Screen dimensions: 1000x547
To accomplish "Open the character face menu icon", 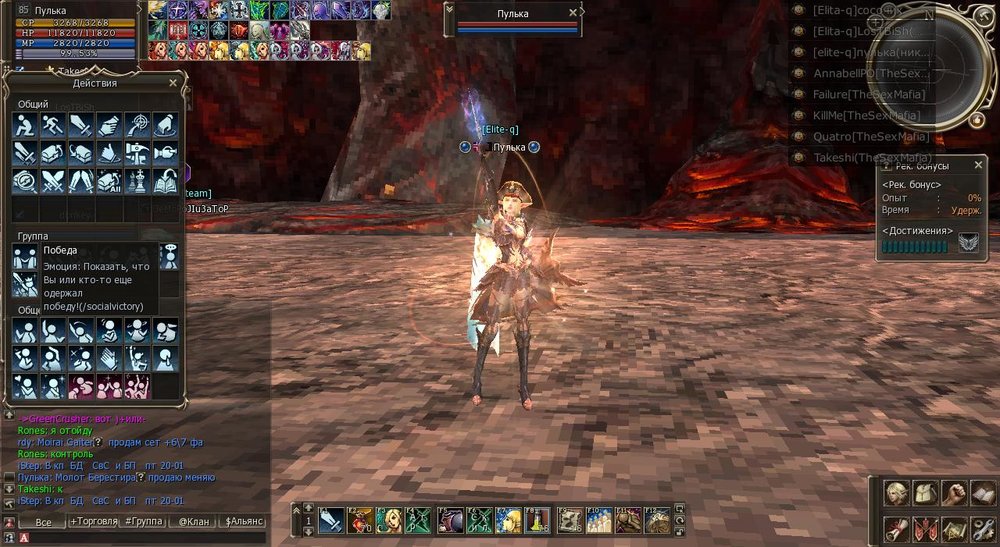I will click(x=897, y=495).
